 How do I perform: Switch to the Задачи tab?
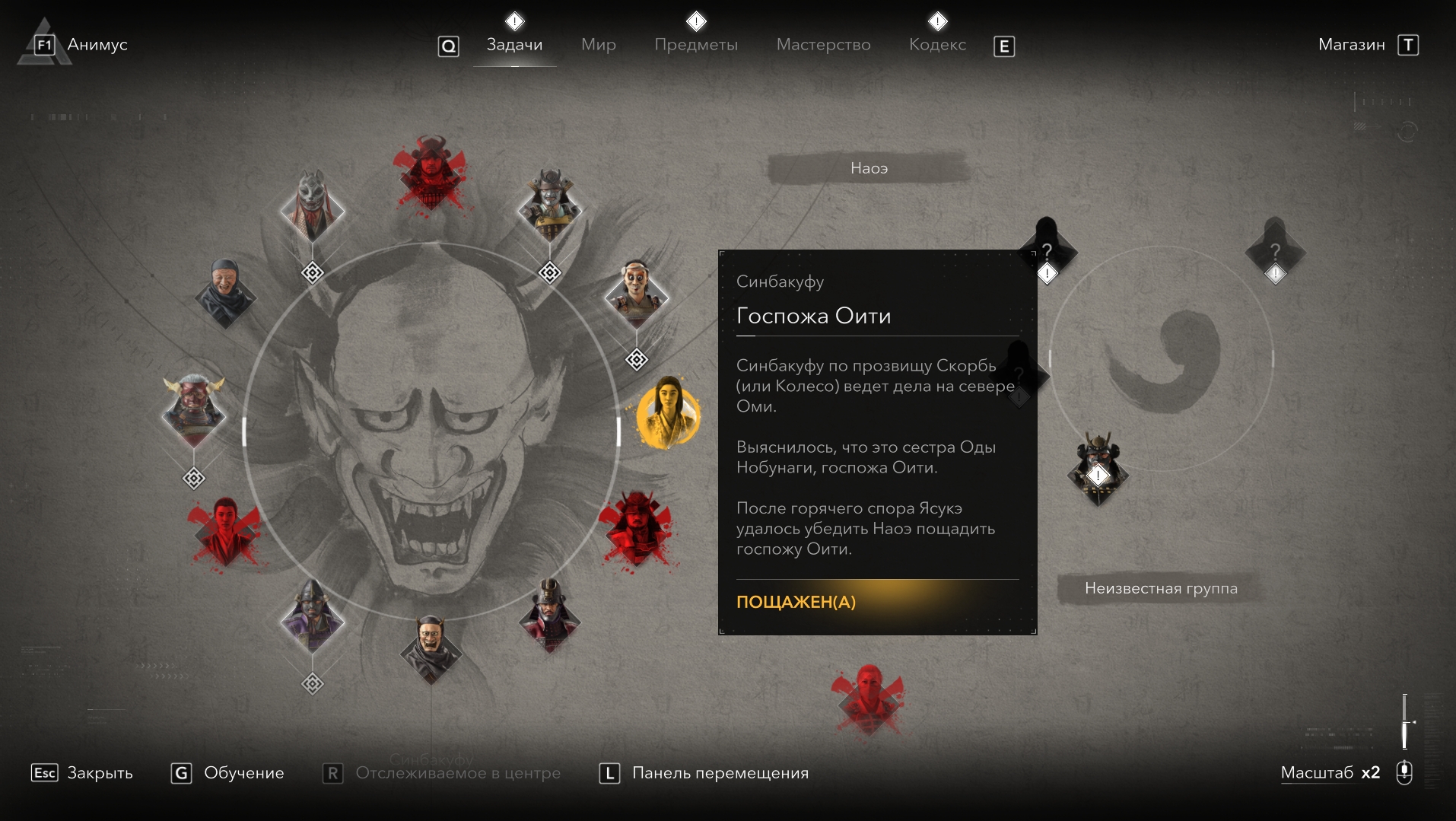(x=514, y=45)
